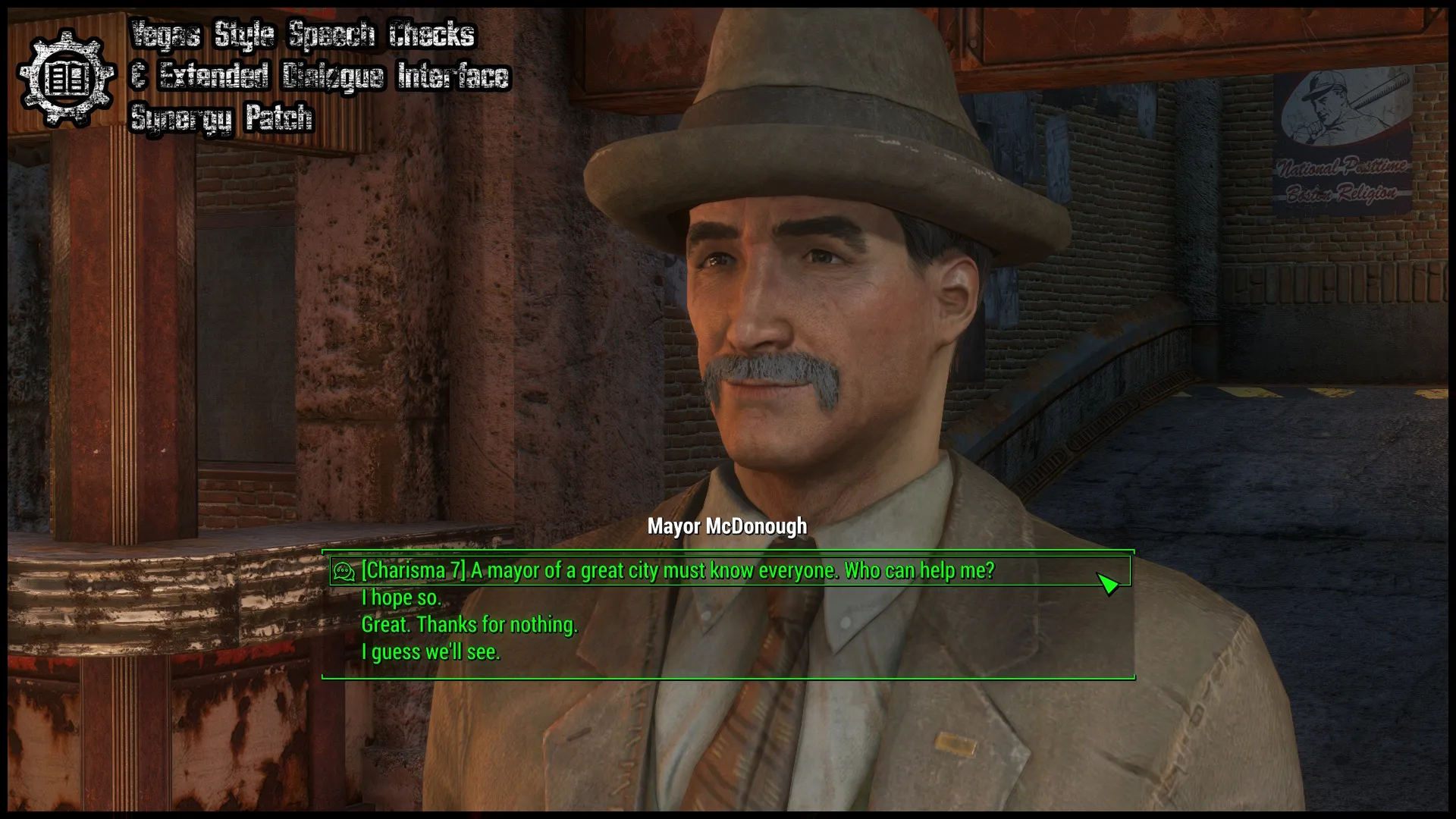Screen dimensions: 1456x819
Task: Answer with "I guess we'll see."
Action: pos(430,652)
